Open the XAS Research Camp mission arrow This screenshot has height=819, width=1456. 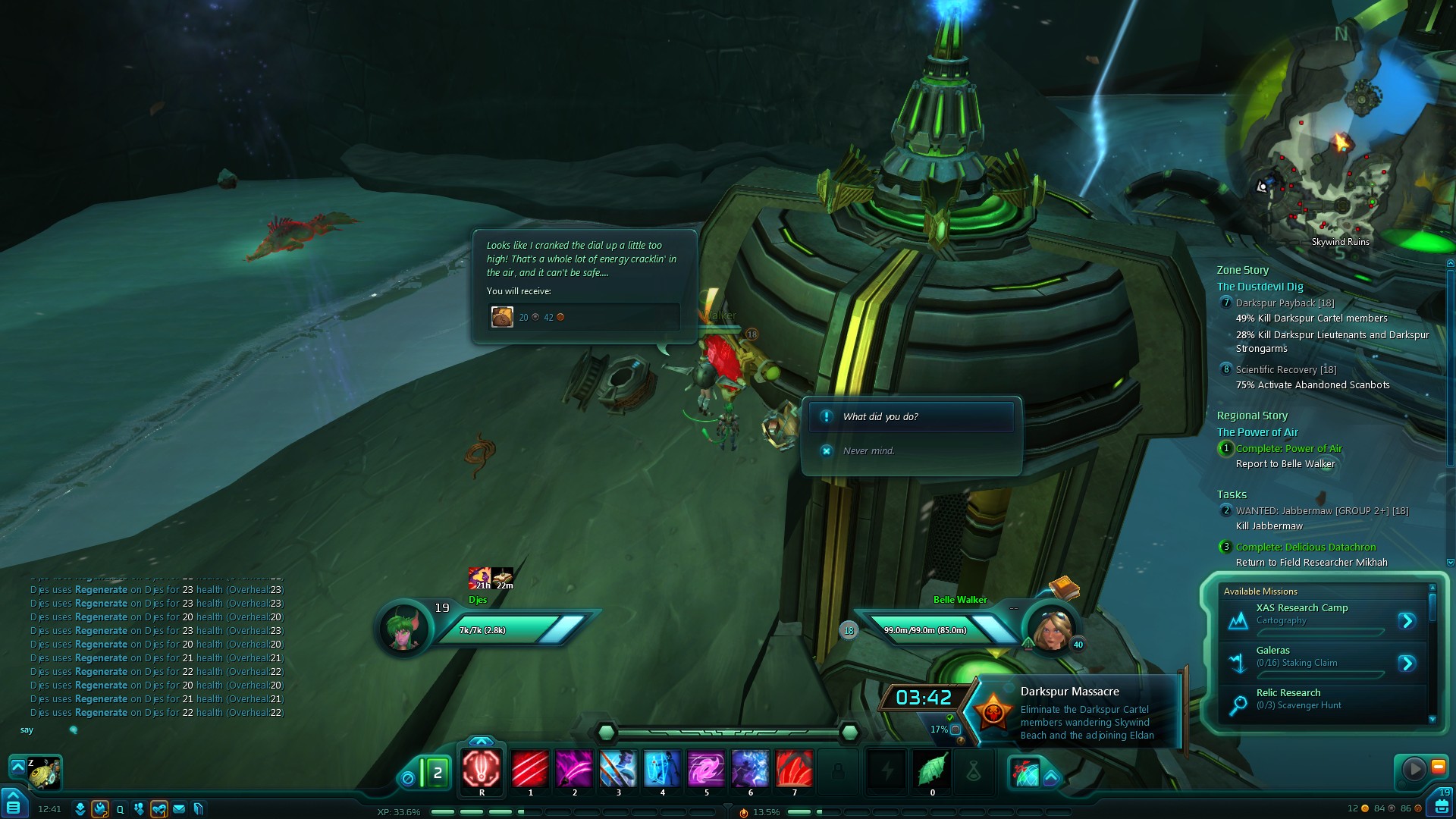[1407, 621]
